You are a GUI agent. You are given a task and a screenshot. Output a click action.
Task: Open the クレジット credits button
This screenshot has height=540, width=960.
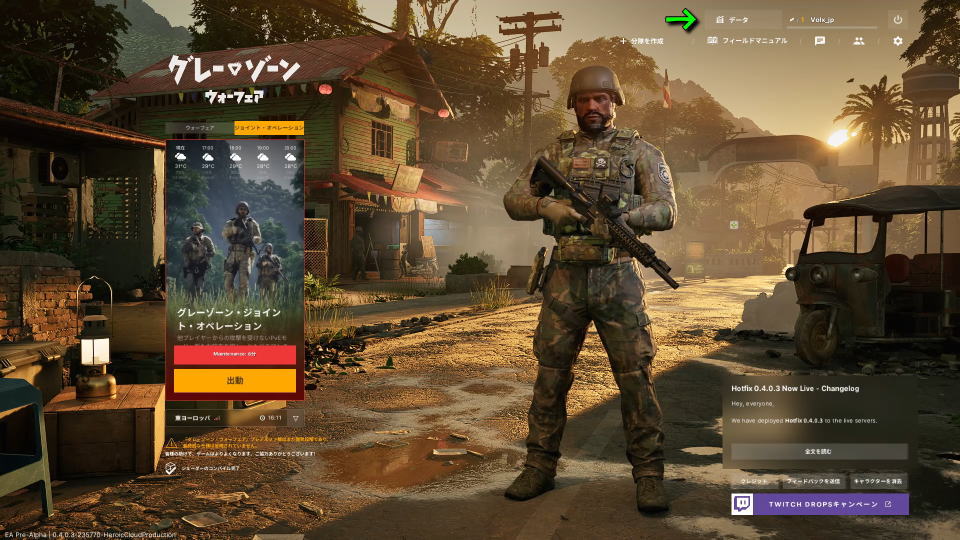[754, 482]
